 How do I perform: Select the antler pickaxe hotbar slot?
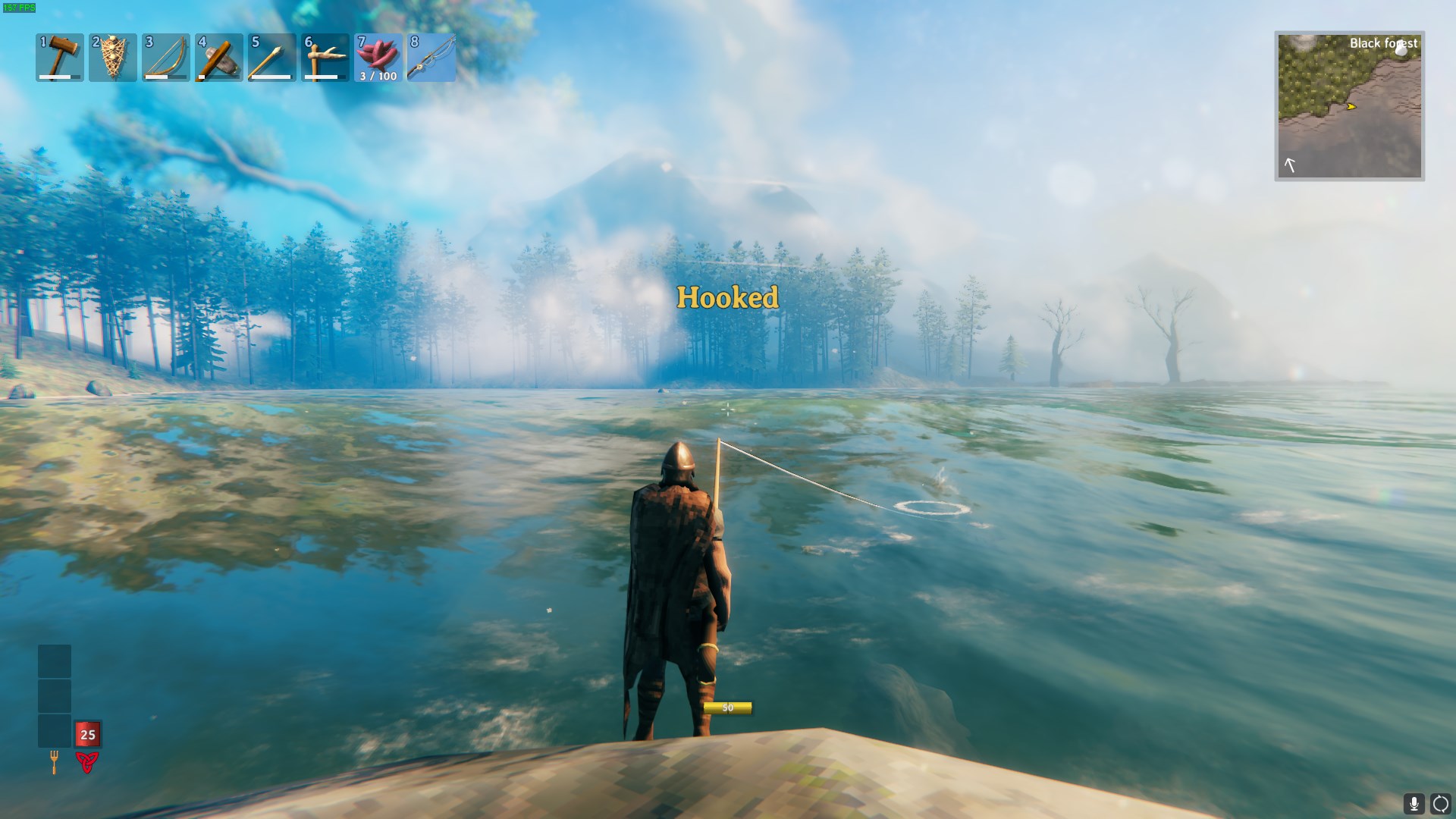pyautogui.click(x=325, y=57)
